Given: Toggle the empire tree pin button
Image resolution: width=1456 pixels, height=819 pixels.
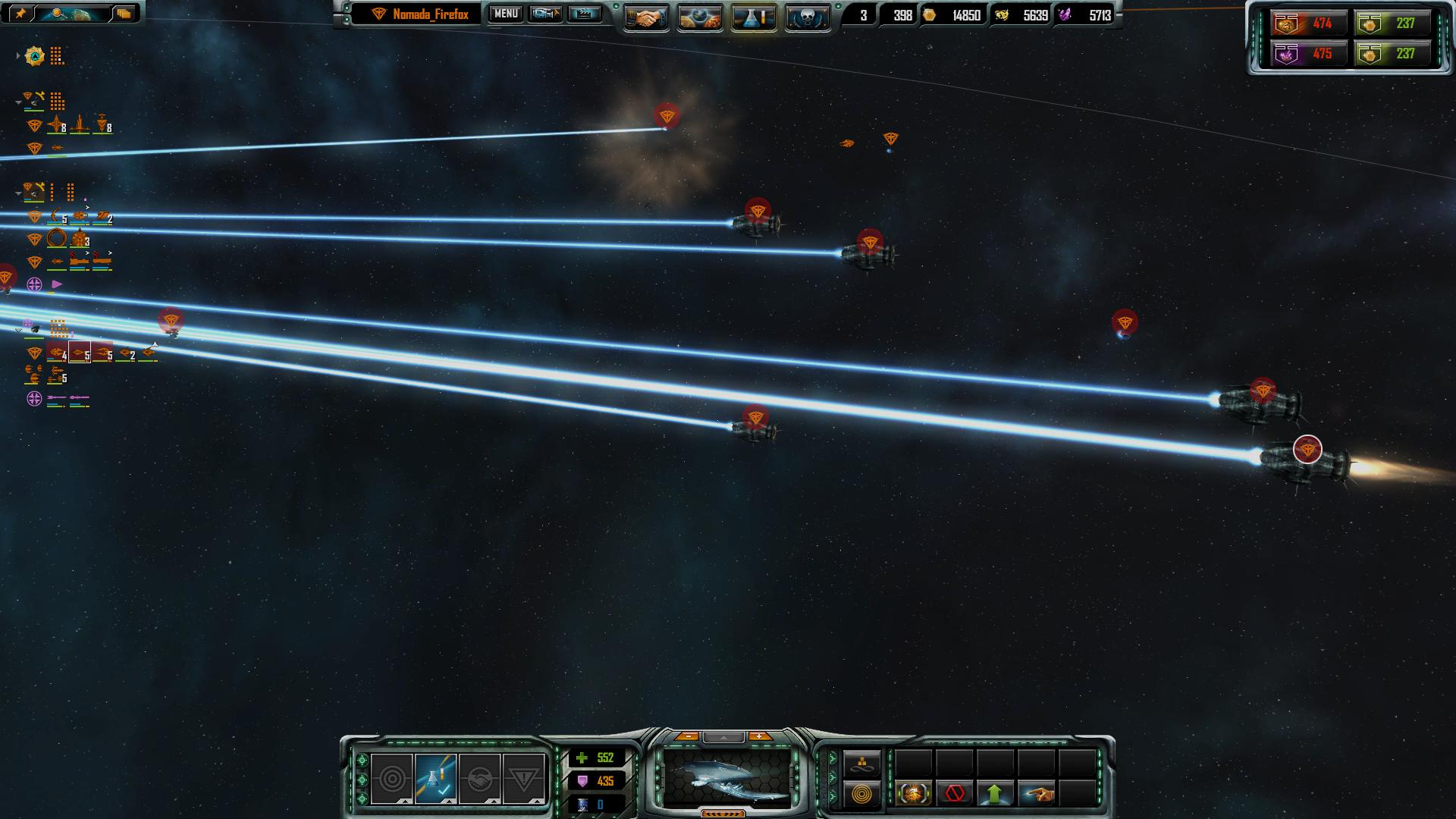Looking at the screenshot, I should click(x=19, y=13).
